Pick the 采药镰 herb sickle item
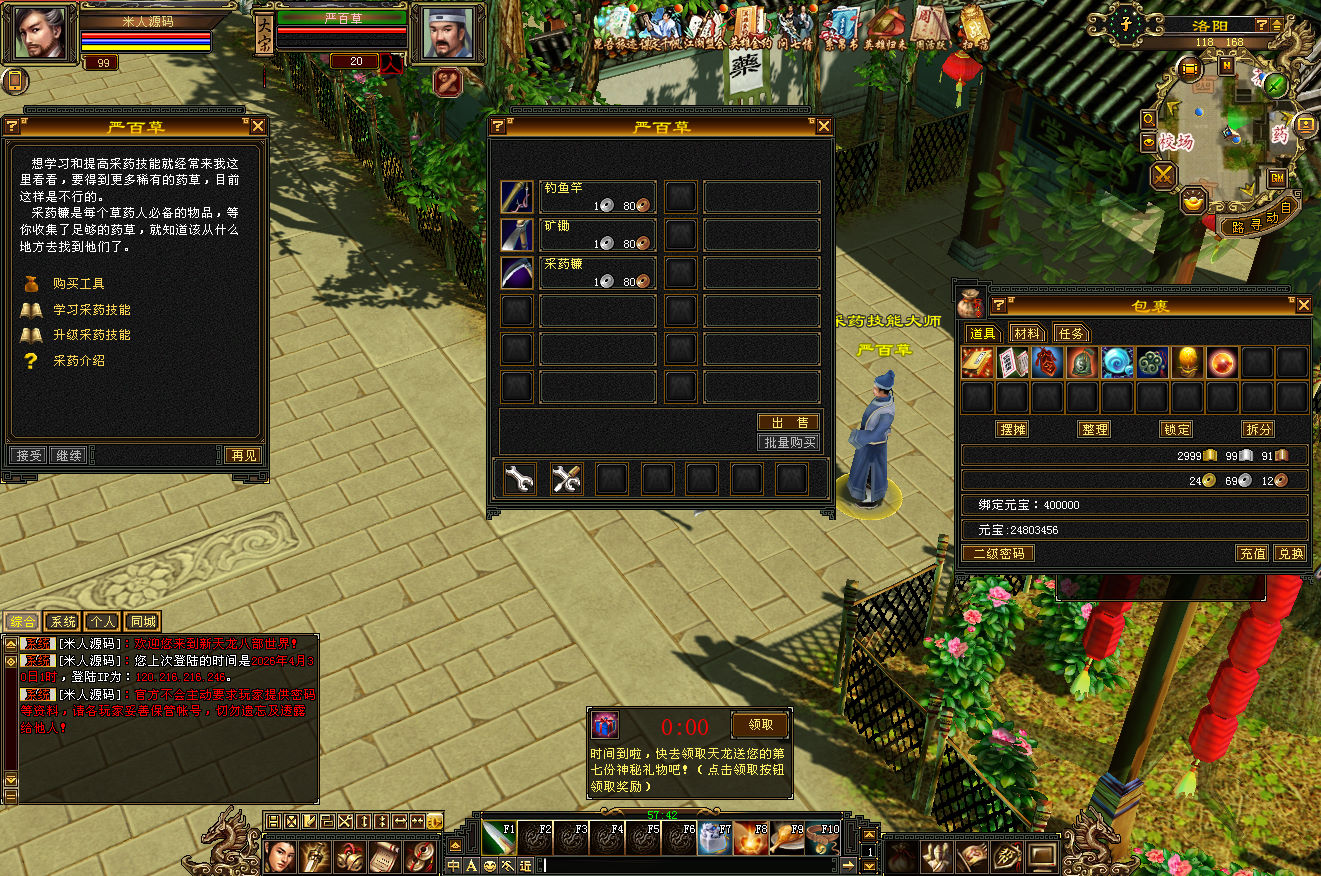1321x876 pixels. [518, 273]
